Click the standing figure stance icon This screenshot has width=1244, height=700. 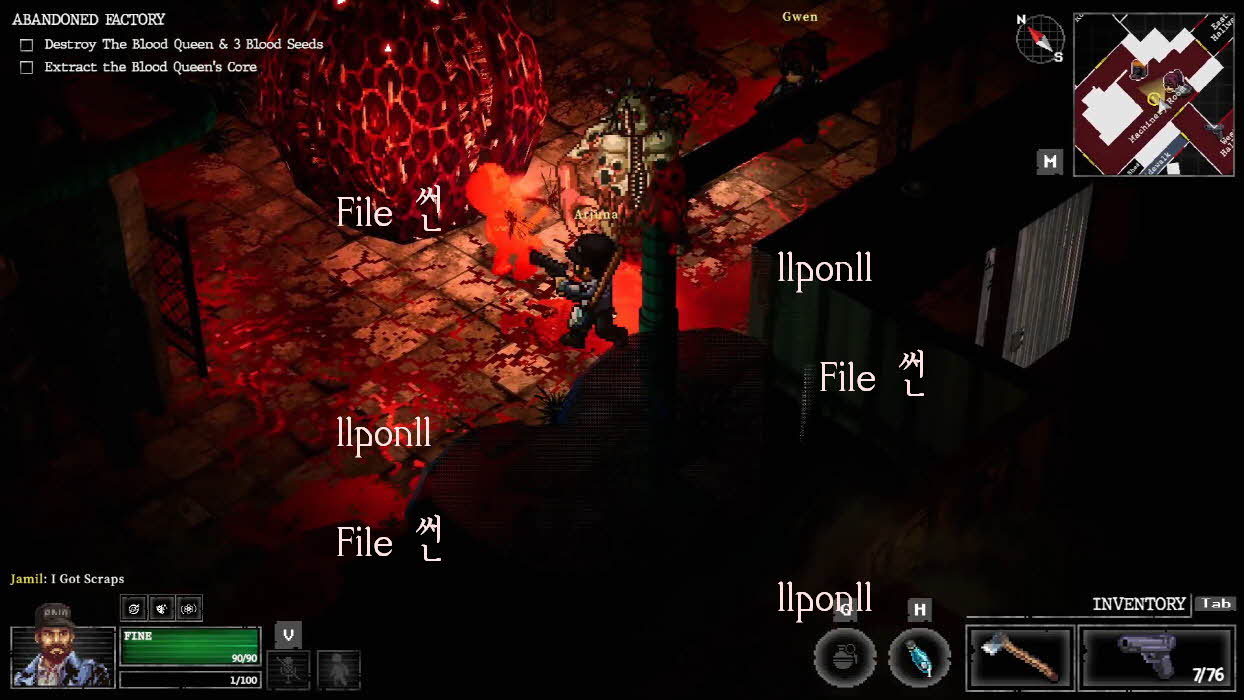pyautogui.click(x=338, y=669)
